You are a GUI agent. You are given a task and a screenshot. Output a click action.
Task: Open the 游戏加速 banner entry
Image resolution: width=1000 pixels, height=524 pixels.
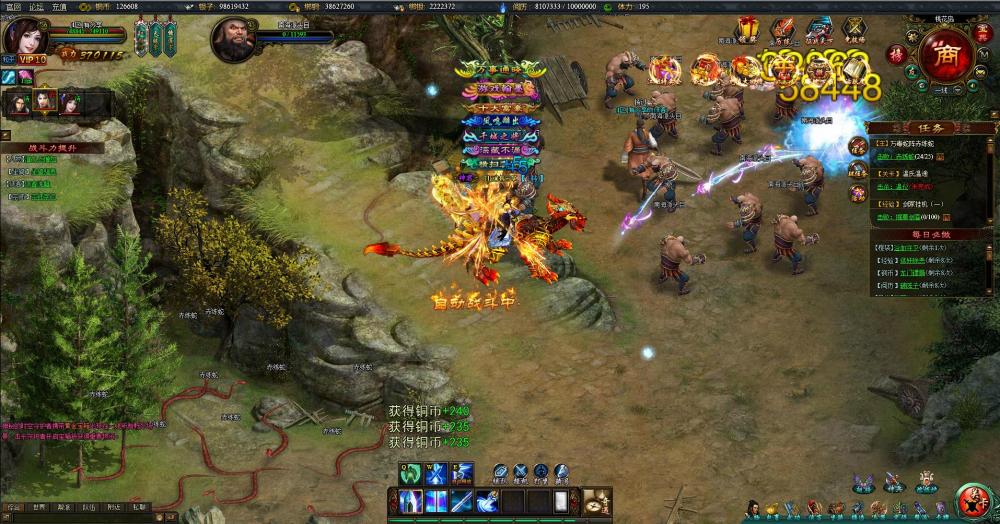pyautogui.click(x=500, y=89)
